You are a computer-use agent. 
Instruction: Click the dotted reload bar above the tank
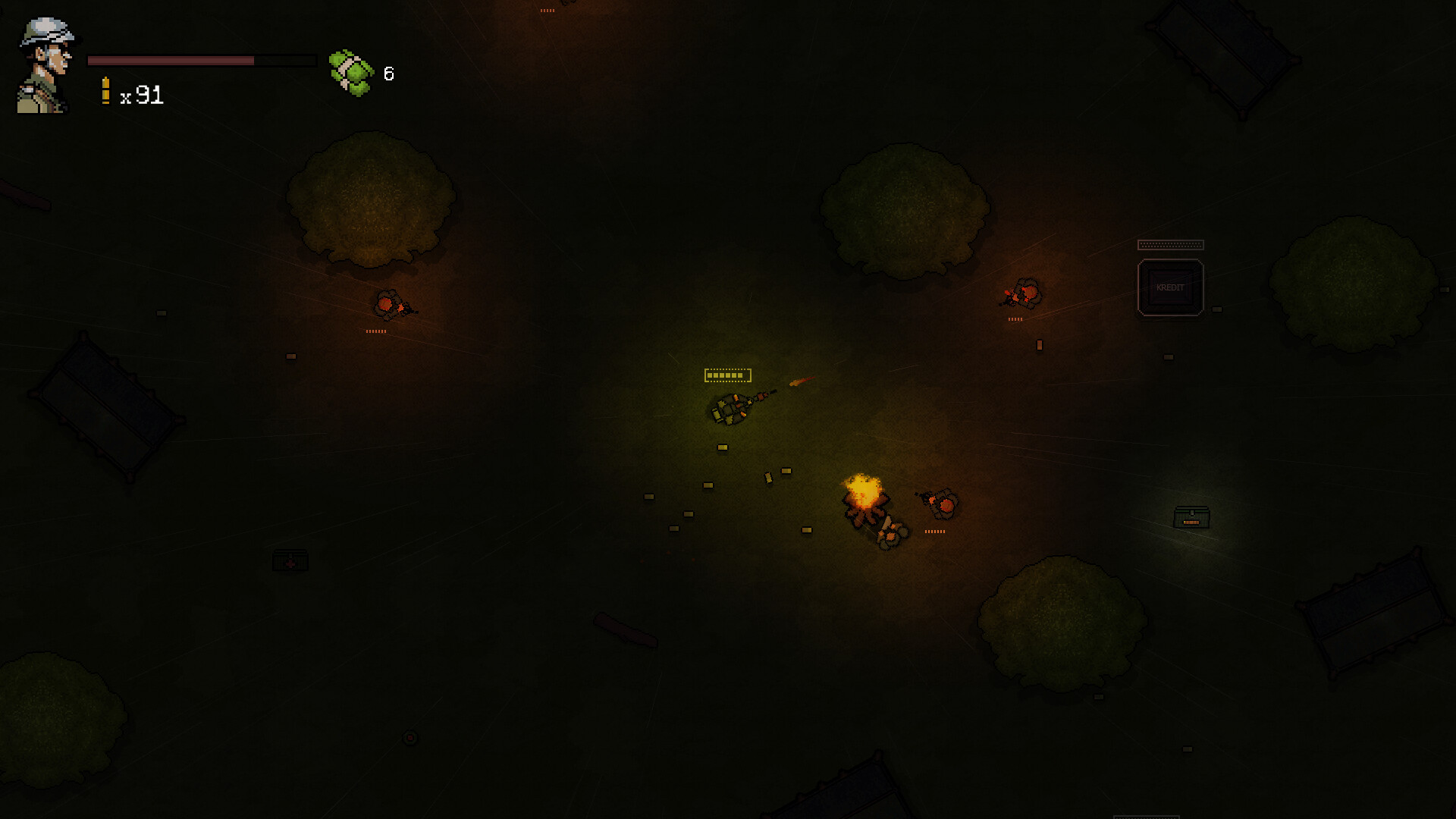point(726,374)
